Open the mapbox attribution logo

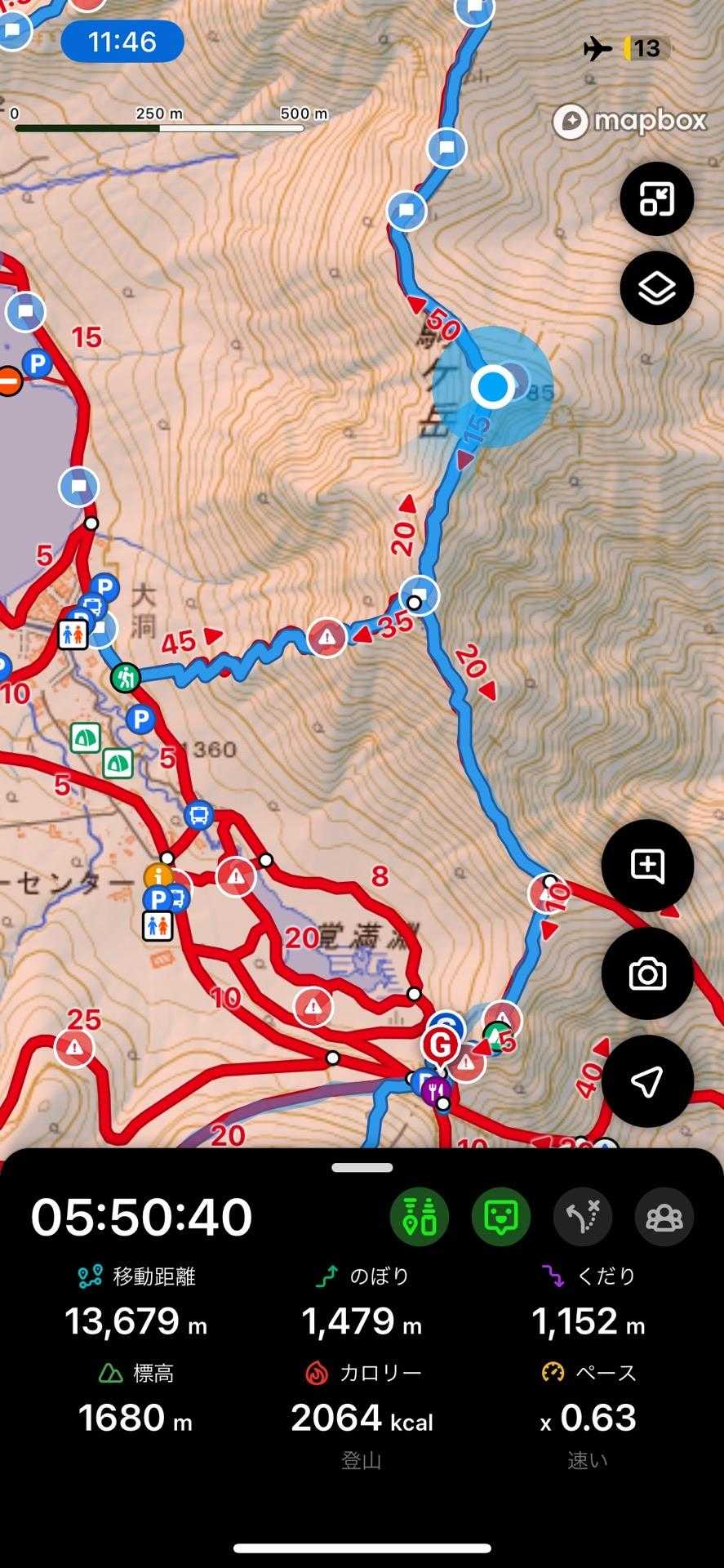pyautogui.click(x=629, y=122)
